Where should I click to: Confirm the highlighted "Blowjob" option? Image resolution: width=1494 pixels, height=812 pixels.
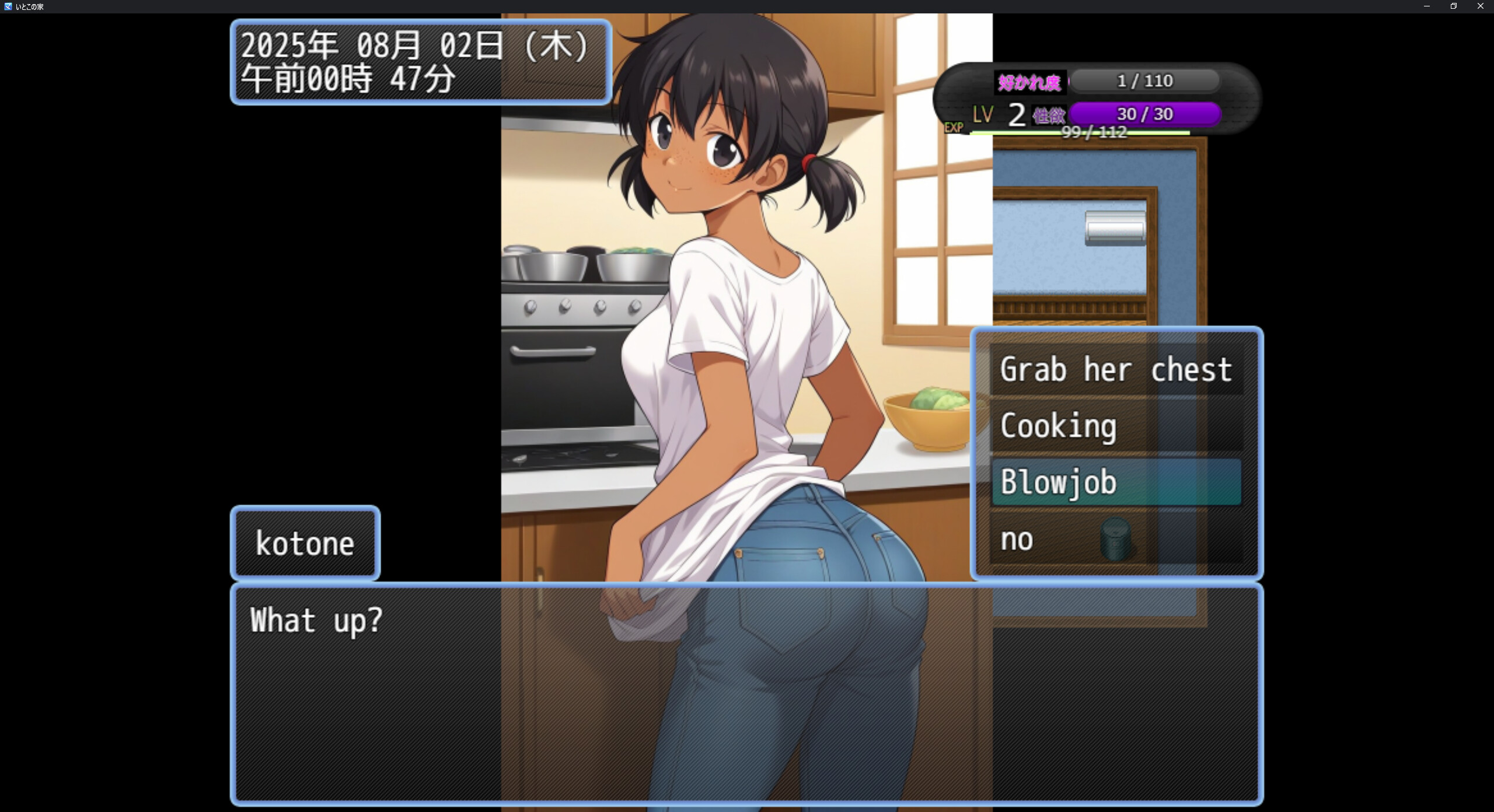[x=1058, y=482]
